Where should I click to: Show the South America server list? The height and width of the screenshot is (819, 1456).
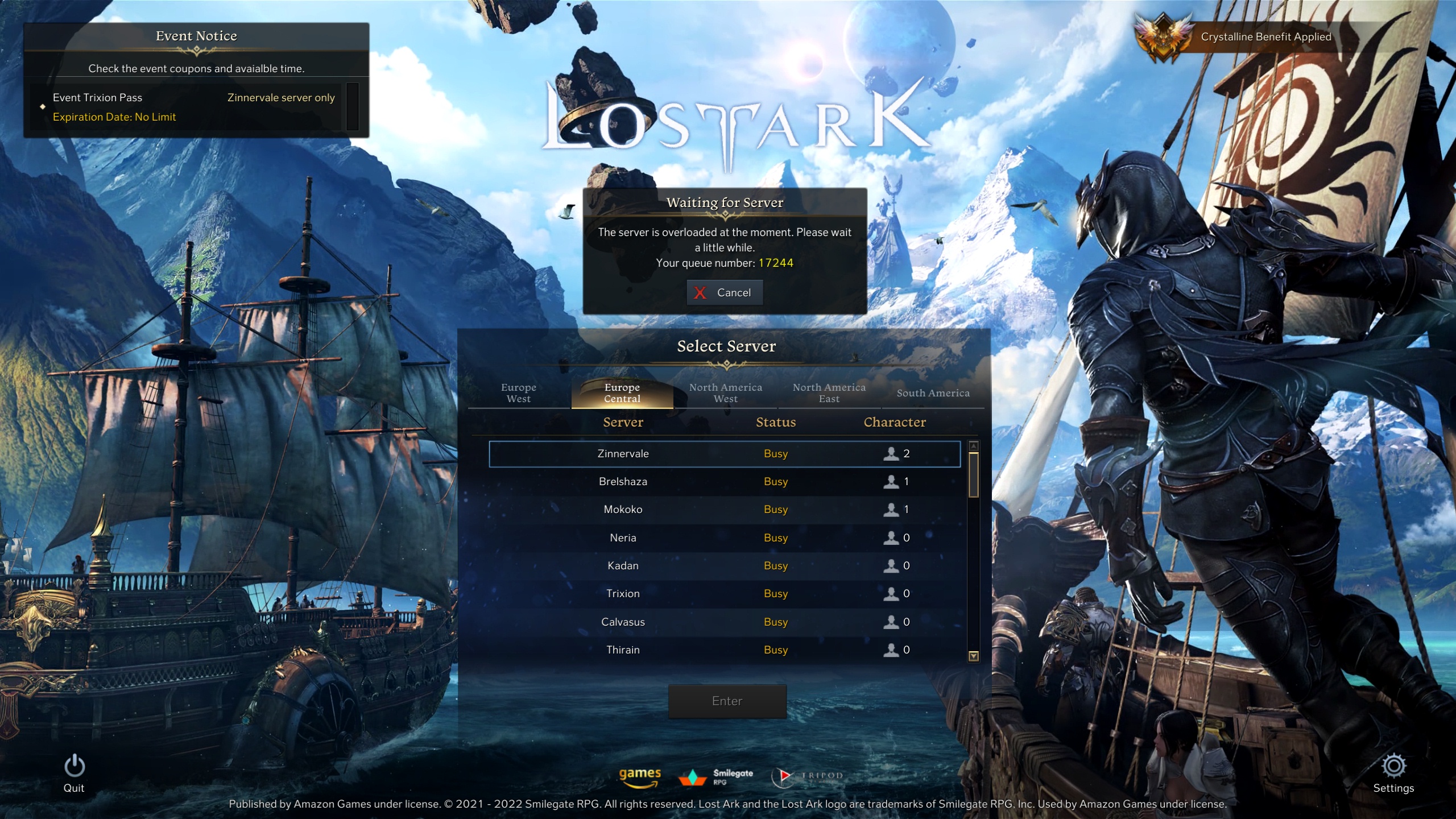[933, 393]
